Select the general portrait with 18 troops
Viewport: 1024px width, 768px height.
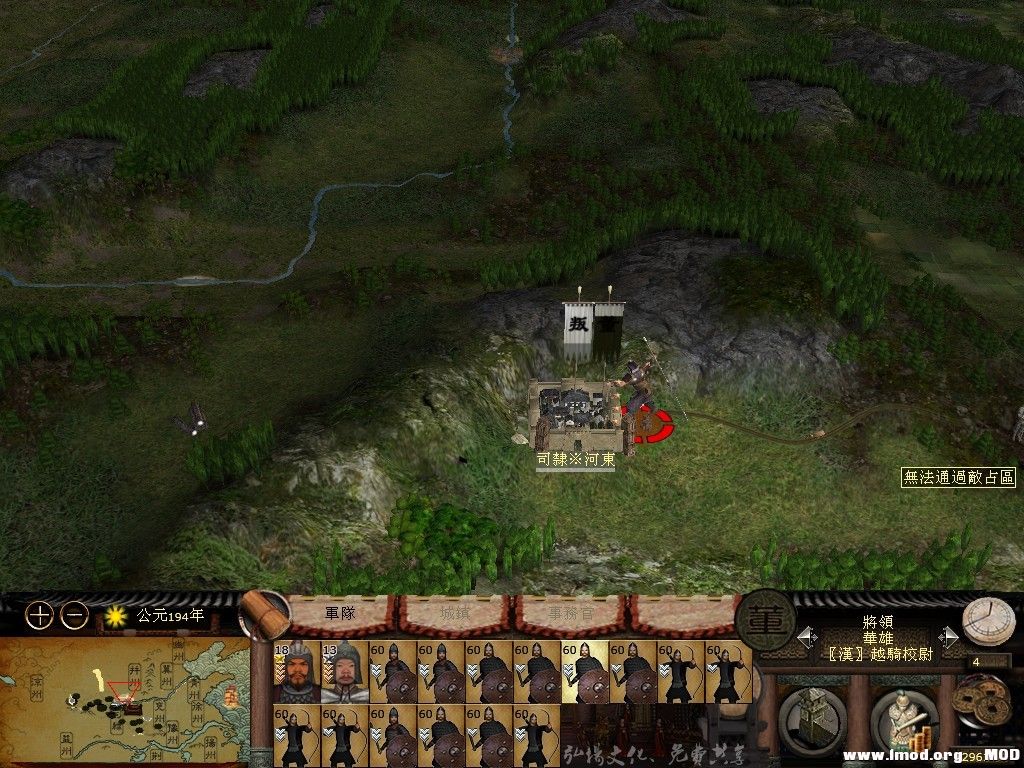tap(297, 671)
